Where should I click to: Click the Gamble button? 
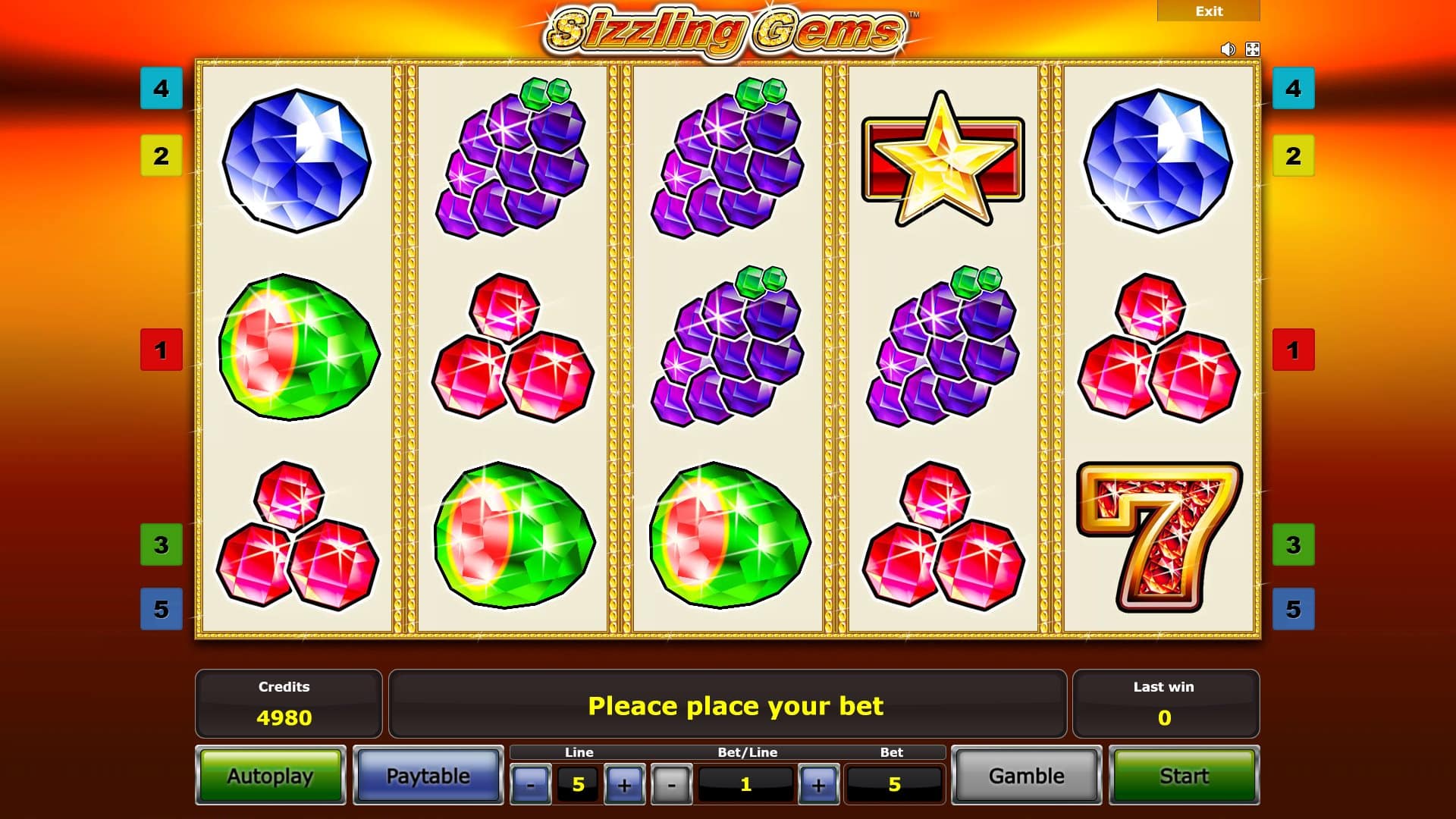(x=1026, y=776)
